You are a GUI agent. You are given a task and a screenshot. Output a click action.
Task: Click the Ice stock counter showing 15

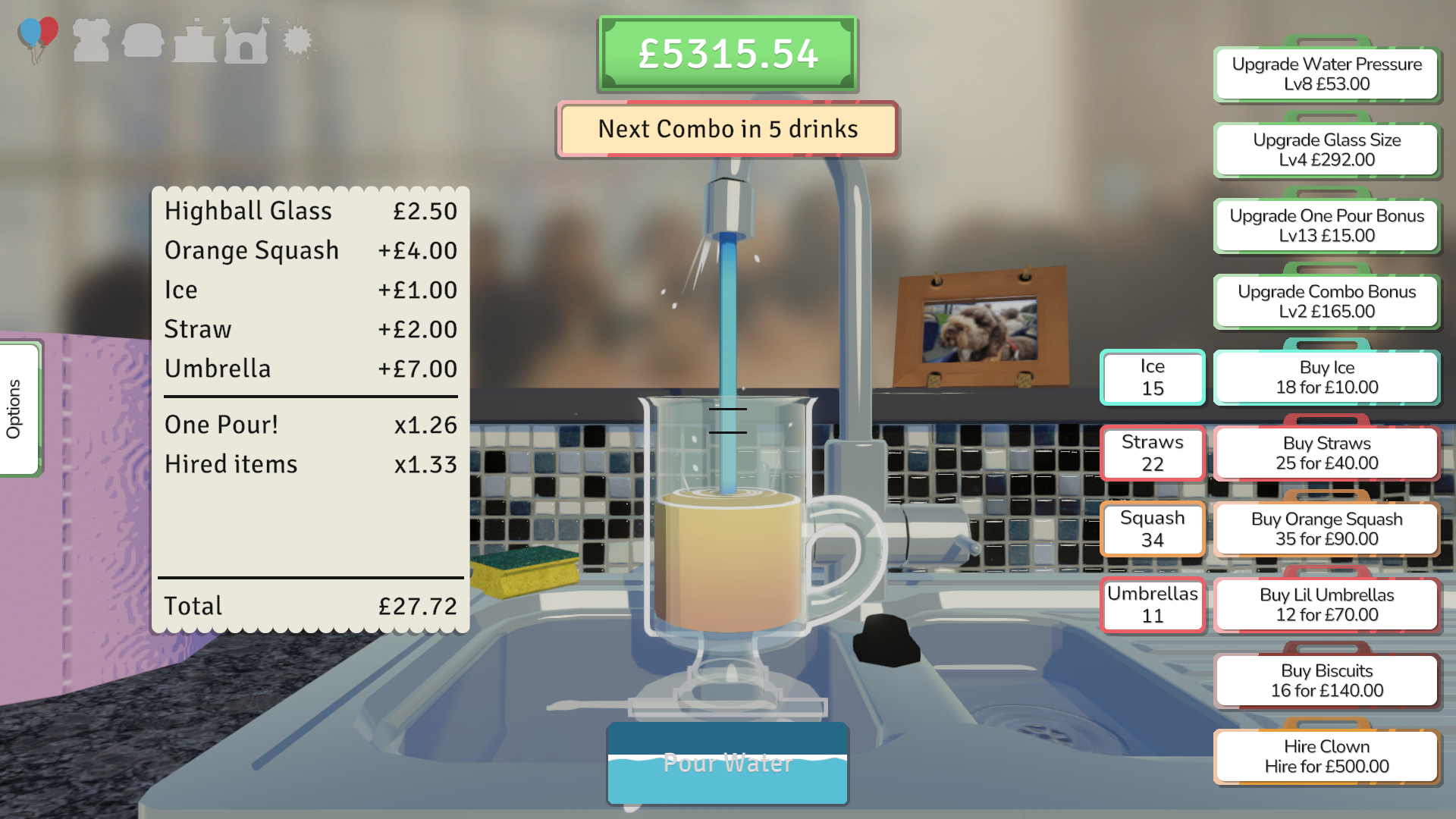coord(1152,377)
